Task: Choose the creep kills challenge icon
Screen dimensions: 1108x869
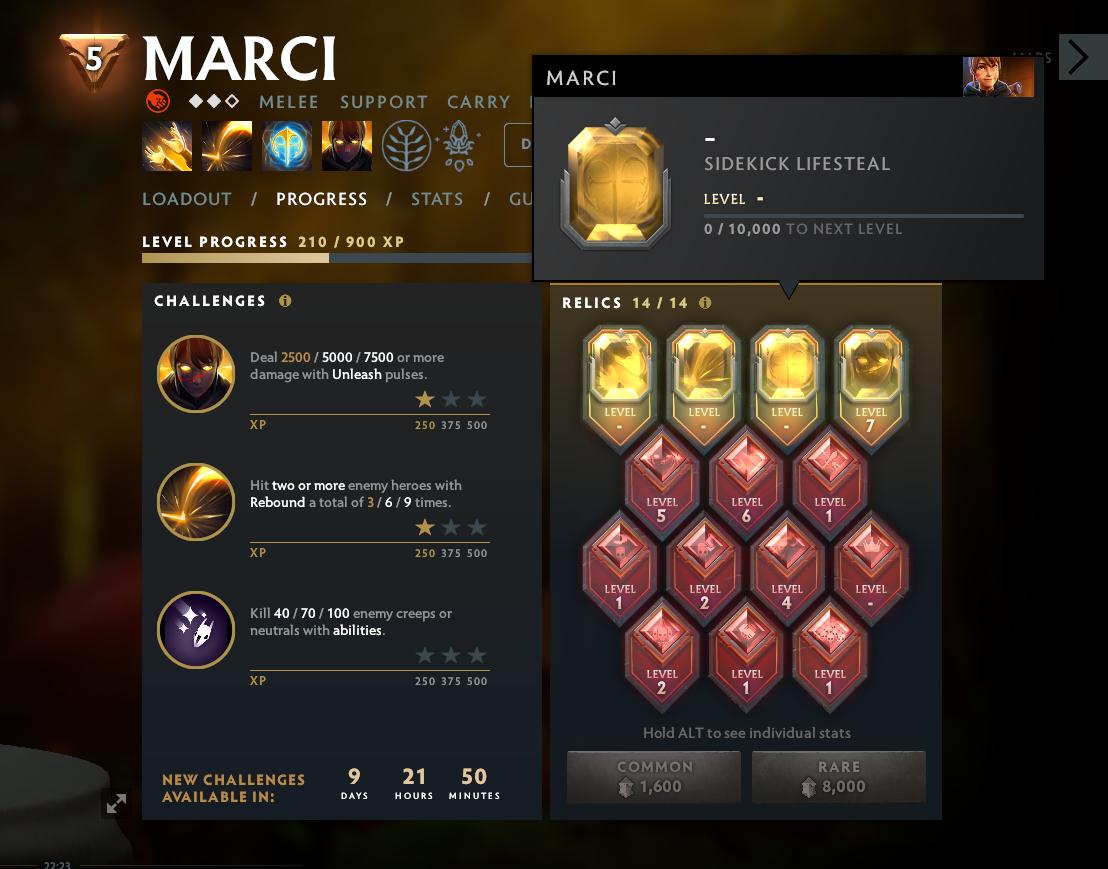Action: pos(196,630)
